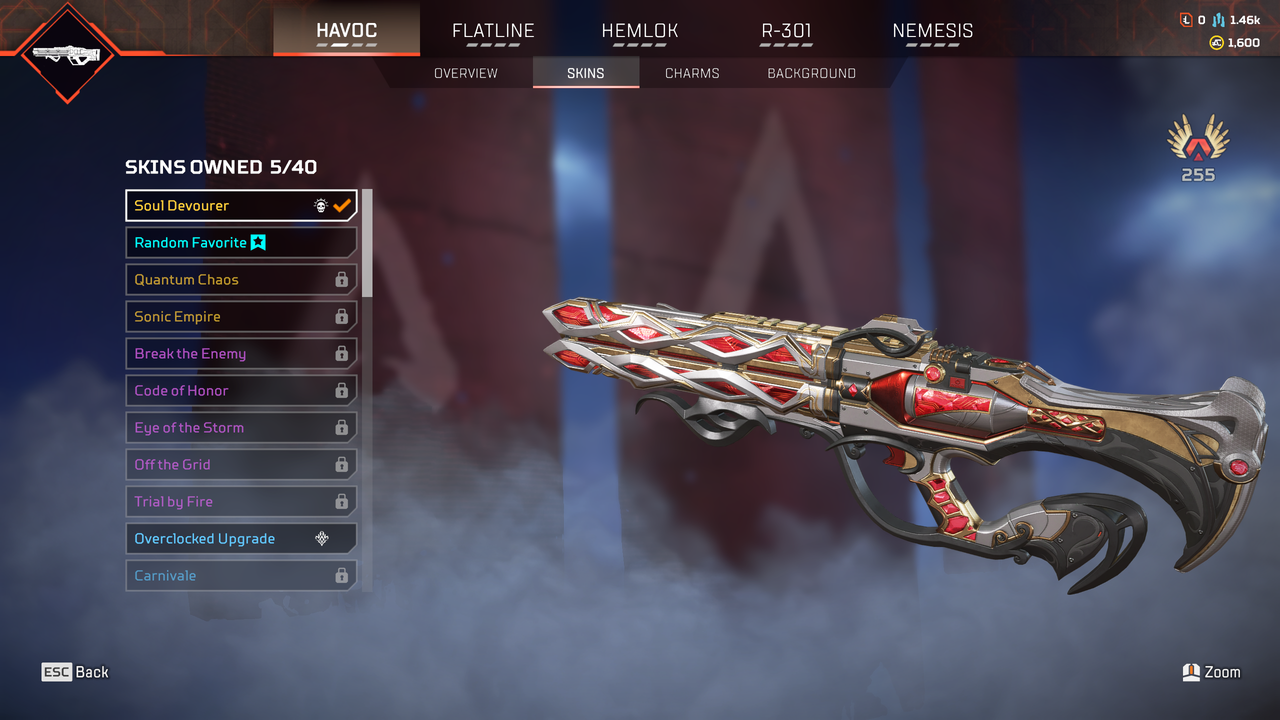Select the Flatline weapon tab
Image resolution: width=1280 pixels, height=720 pixels.
point(493,31)
